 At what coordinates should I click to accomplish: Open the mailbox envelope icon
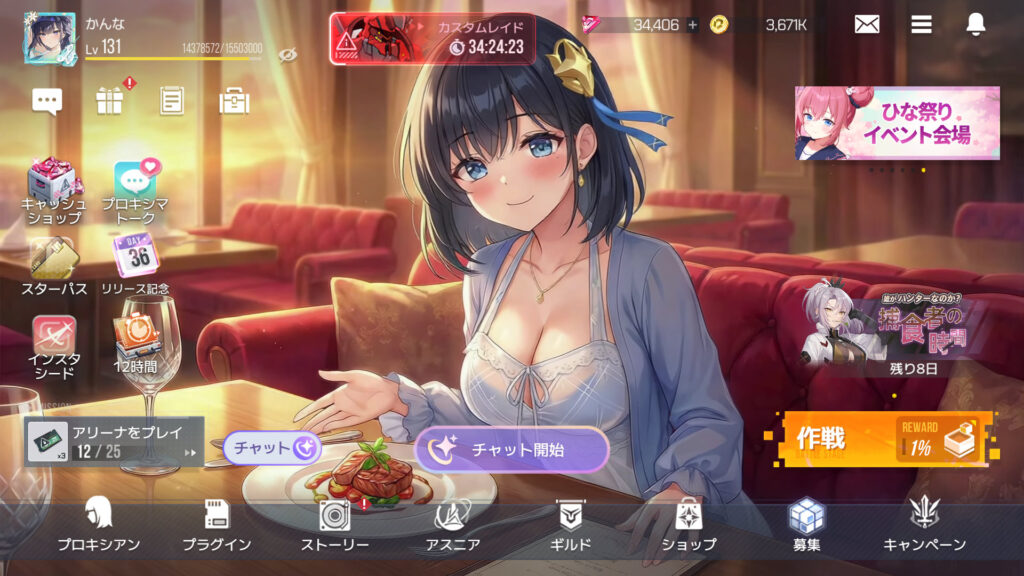pos(867,25)
